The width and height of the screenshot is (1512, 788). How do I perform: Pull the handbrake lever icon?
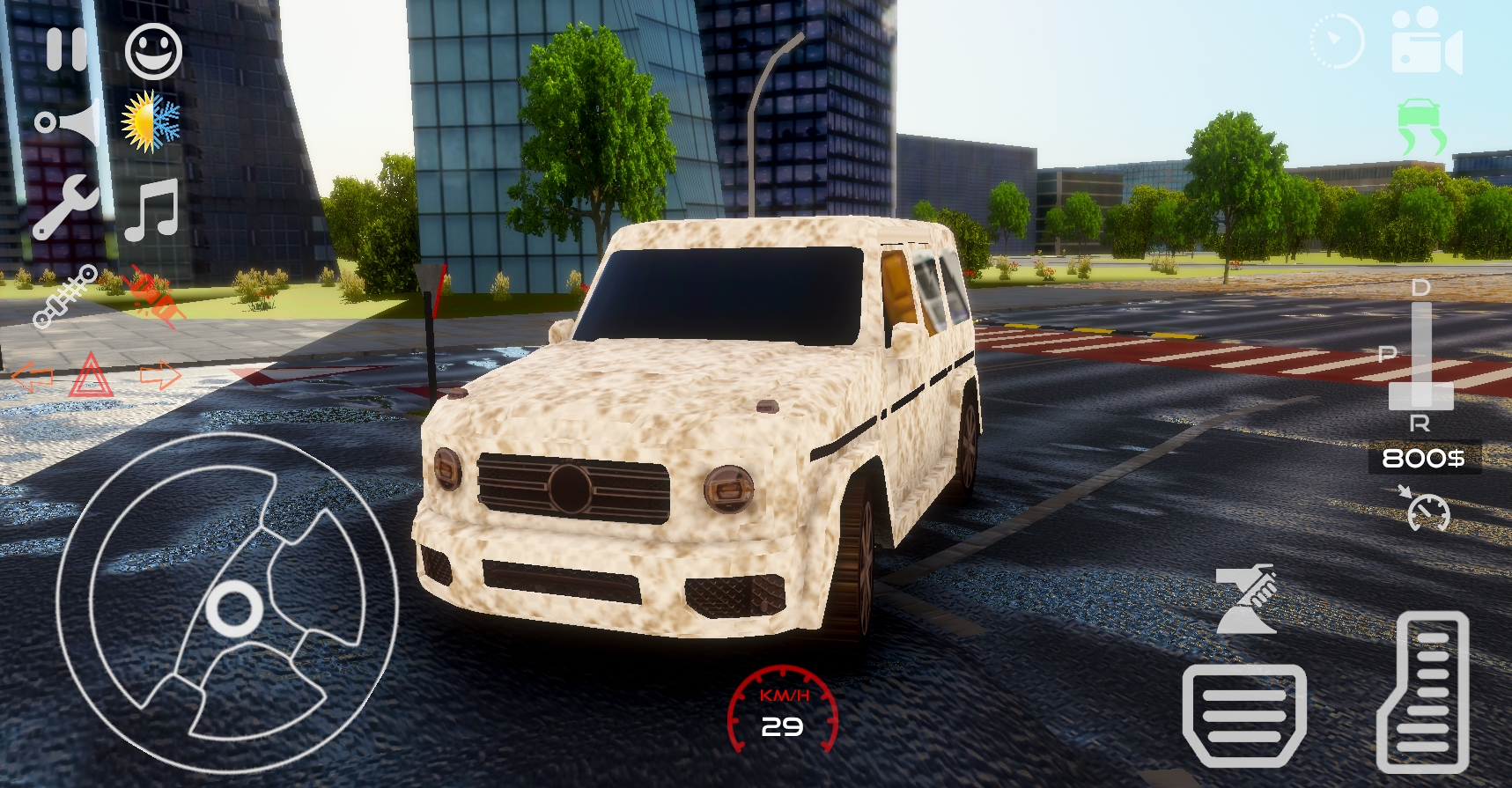click(1245, 600)
